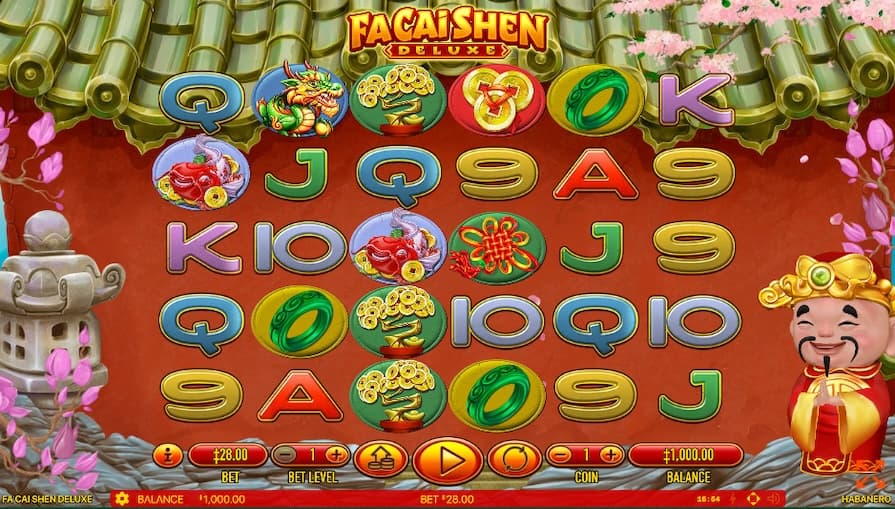Viewport: 895px width, 509px height.
Task: Set max bet with coin stack button
Action: (381, 460)
